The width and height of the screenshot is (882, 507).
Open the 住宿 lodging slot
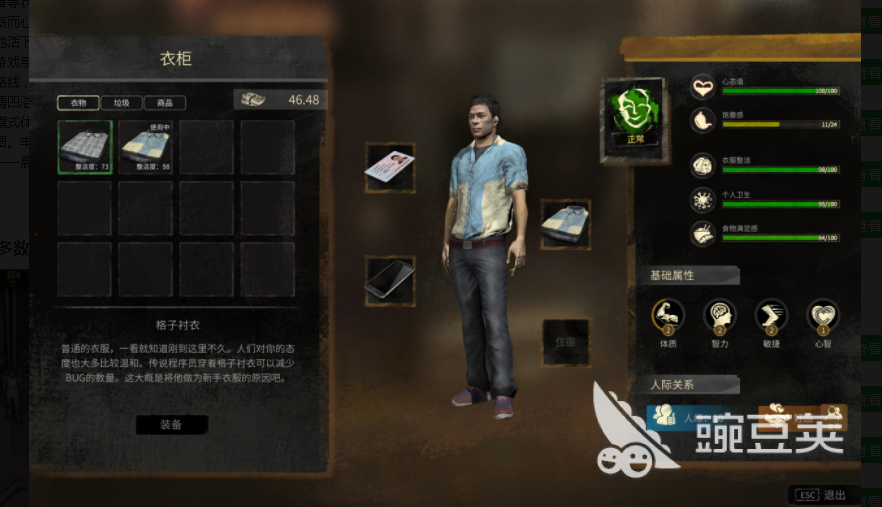pyautogui.click(x=565, y=342)
